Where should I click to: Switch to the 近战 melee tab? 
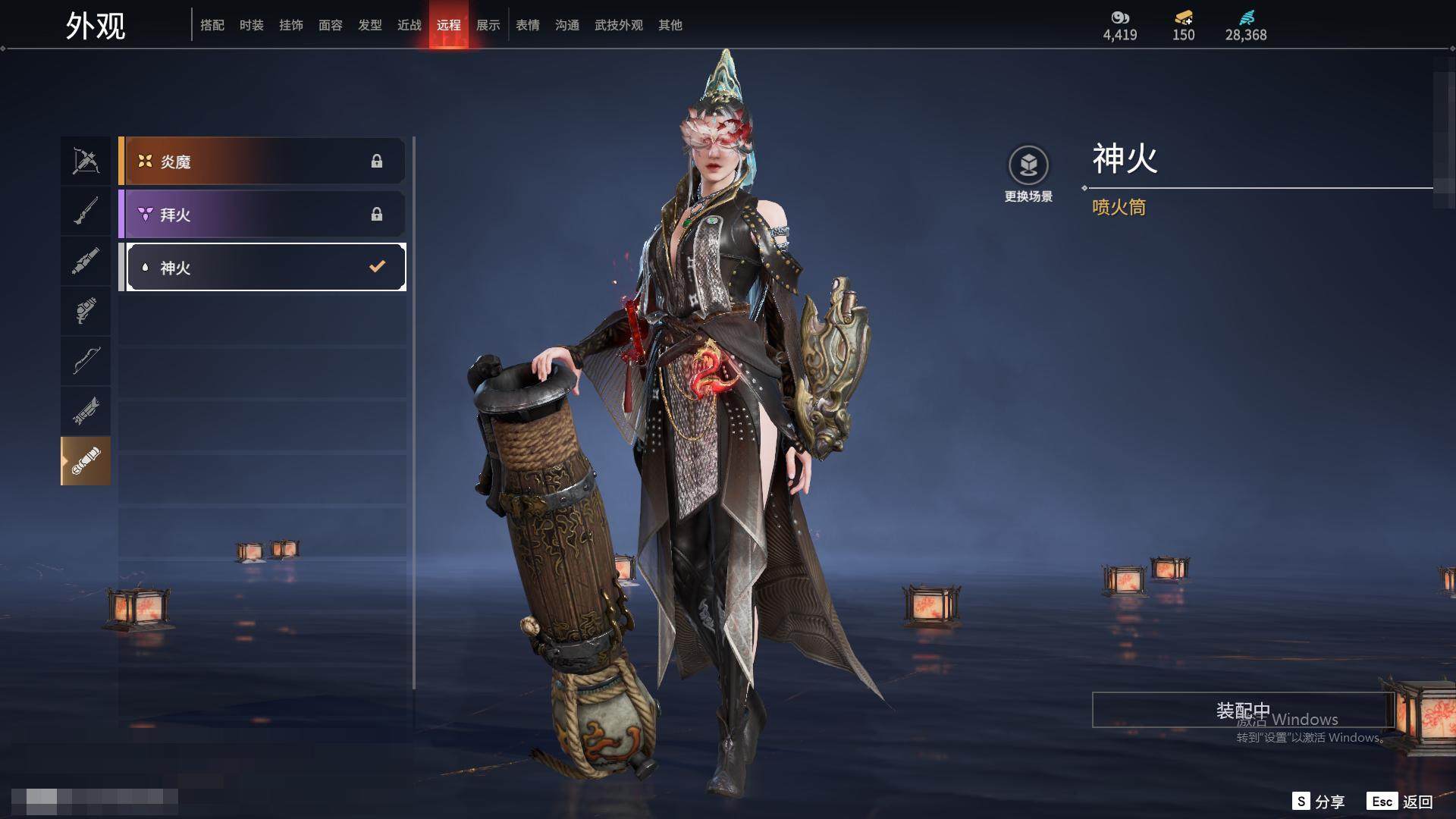tap(409, 25)
